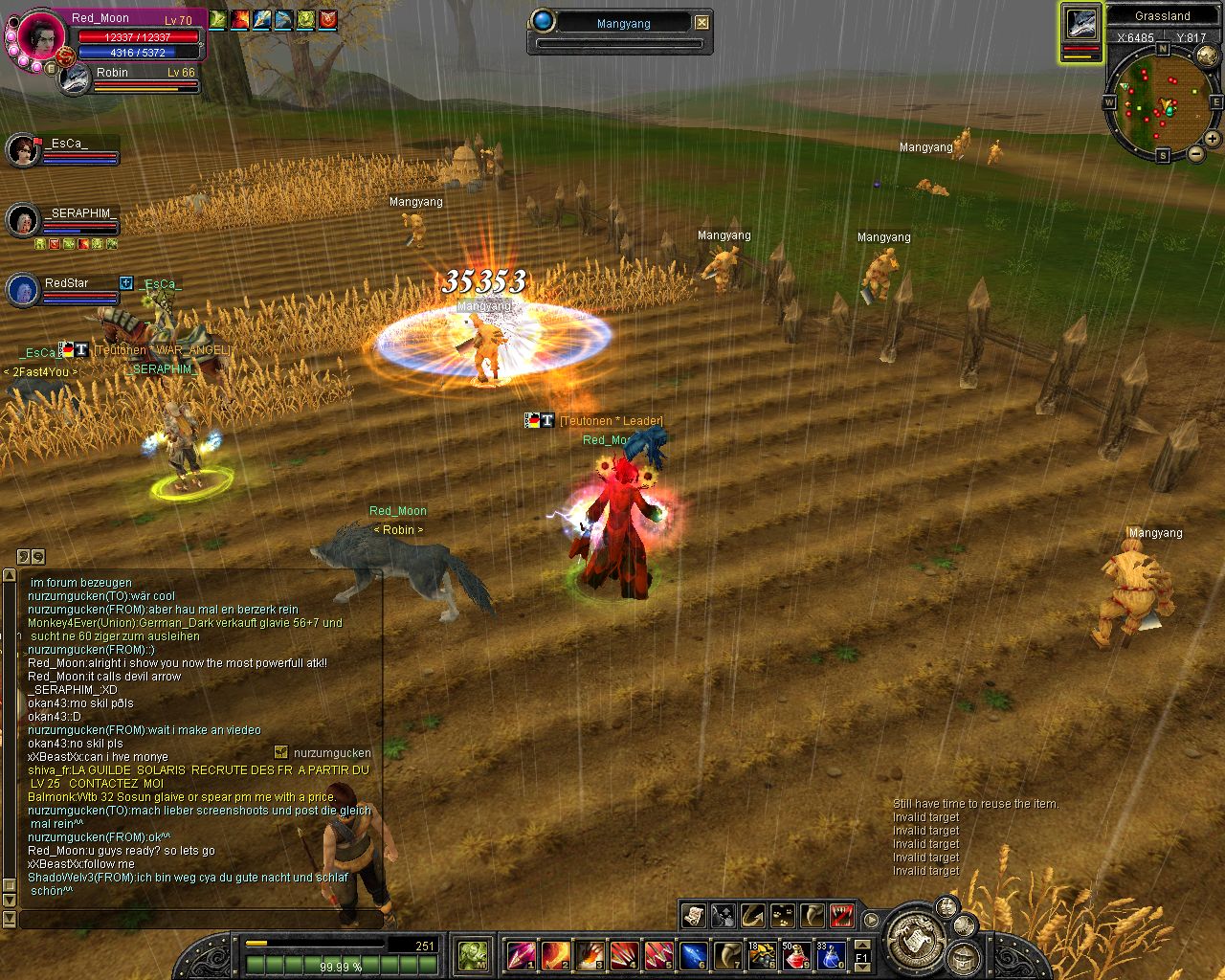Select party member _EsCa_ portrait
This screenshot has height=980, width=1225.
tap(21, 149)
